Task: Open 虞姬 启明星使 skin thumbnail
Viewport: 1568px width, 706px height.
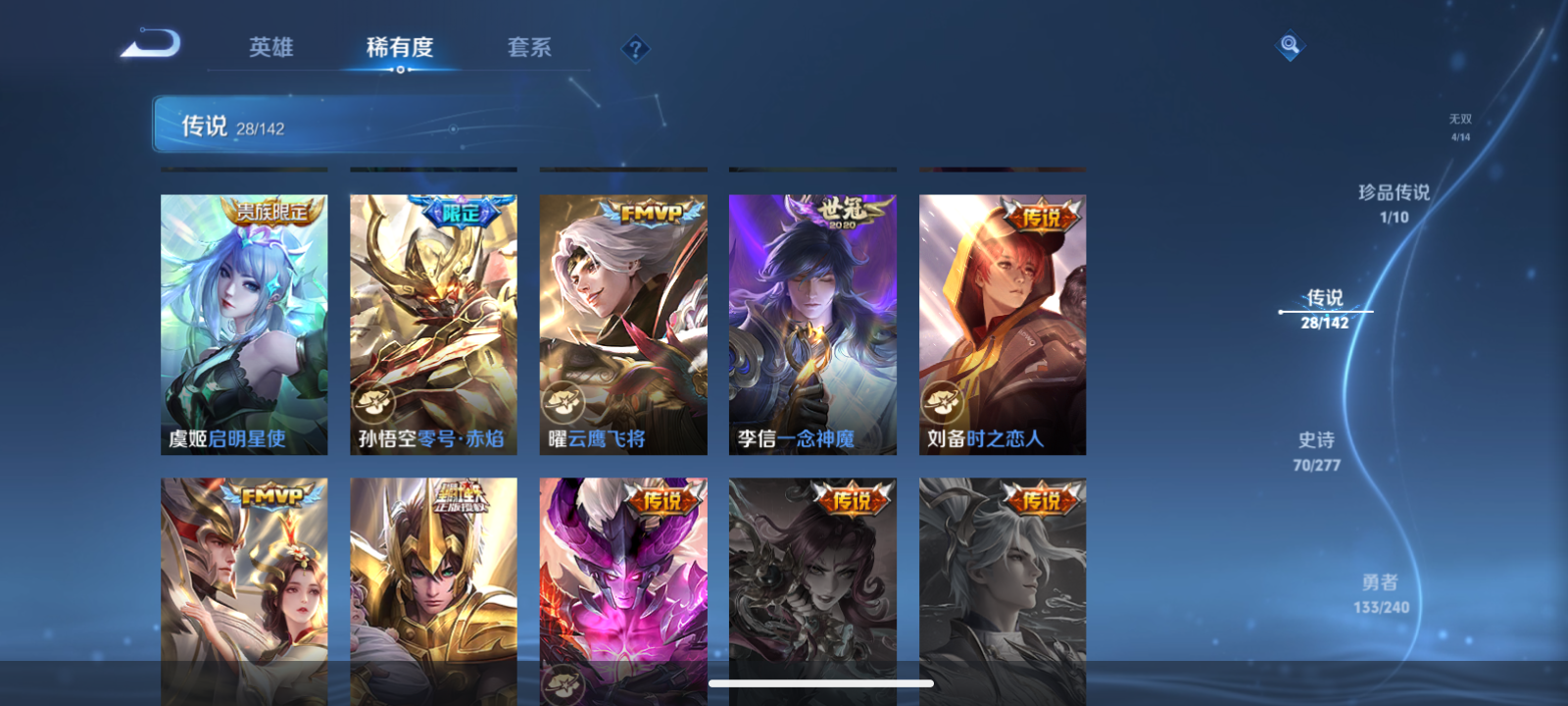Action: coord(243,324)
